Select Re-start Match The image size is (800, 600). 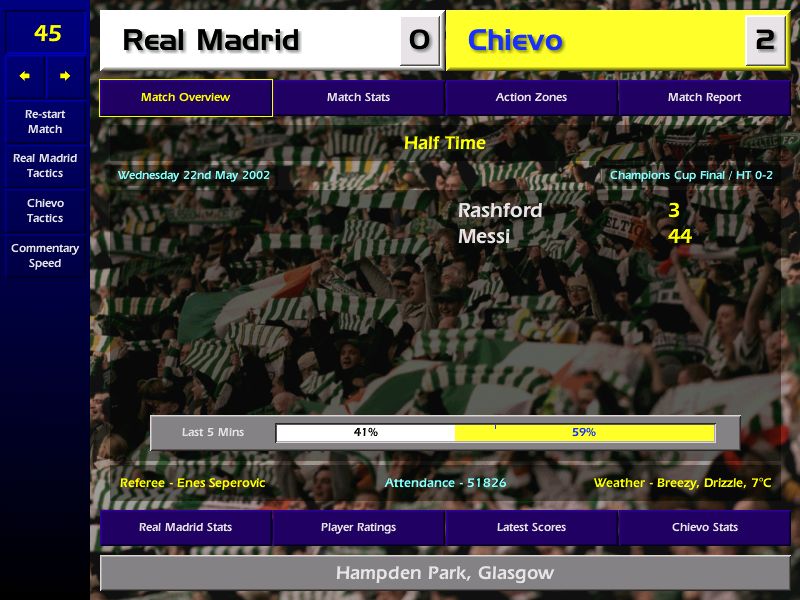45,121
